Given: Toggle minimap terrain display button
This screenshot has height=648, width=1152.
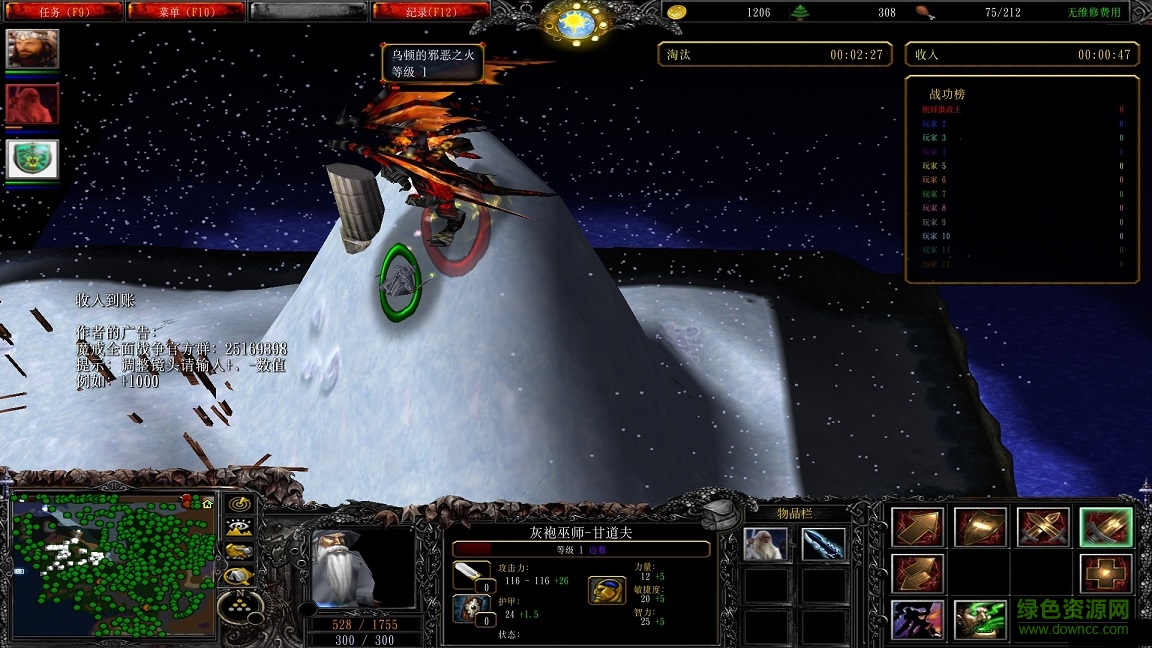Looking at the screenshot, I should 239,529.
